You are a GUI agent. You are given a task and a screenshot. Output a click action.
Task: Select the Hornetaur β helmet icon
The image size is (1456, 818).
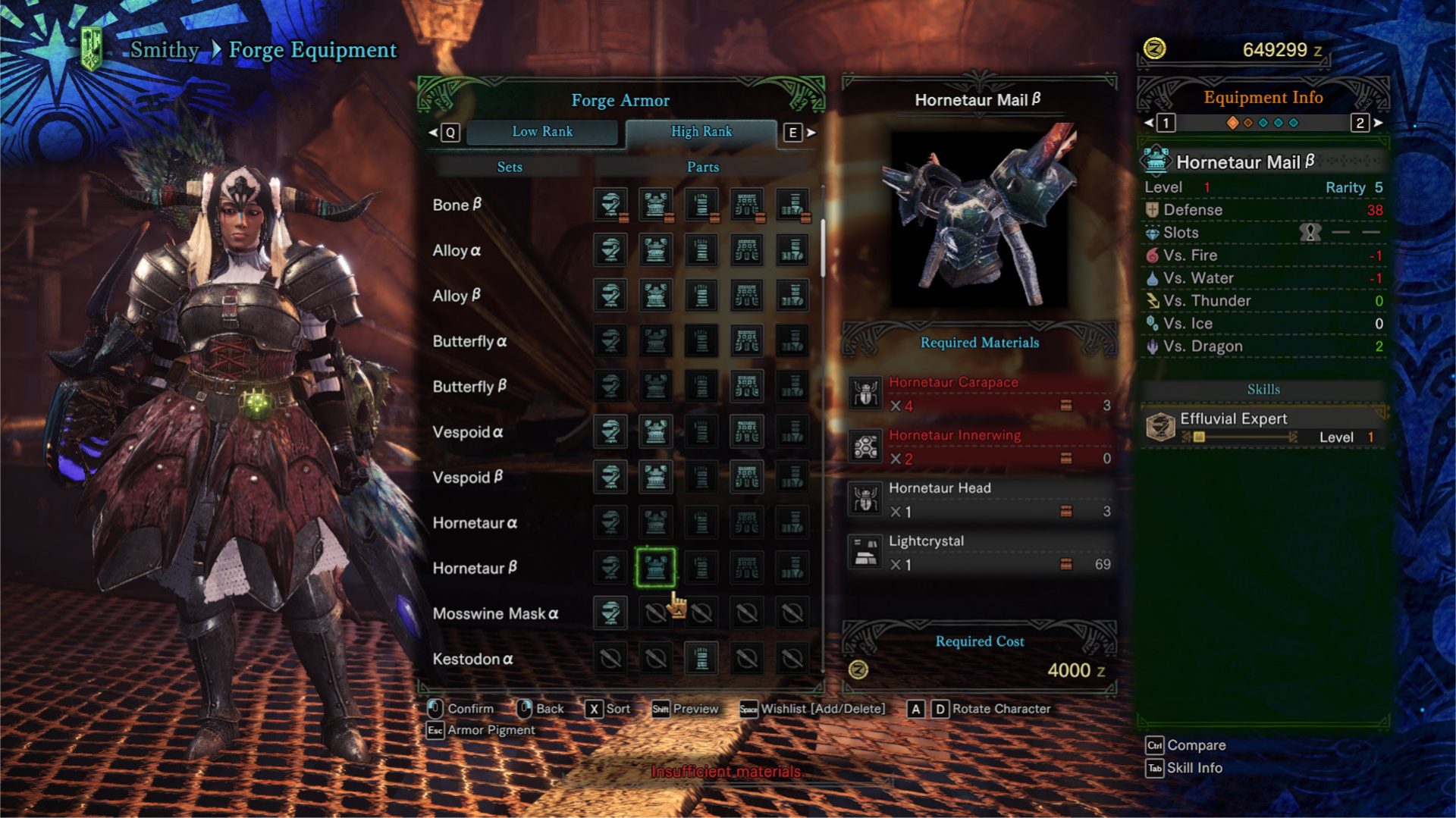click(612, 569)
